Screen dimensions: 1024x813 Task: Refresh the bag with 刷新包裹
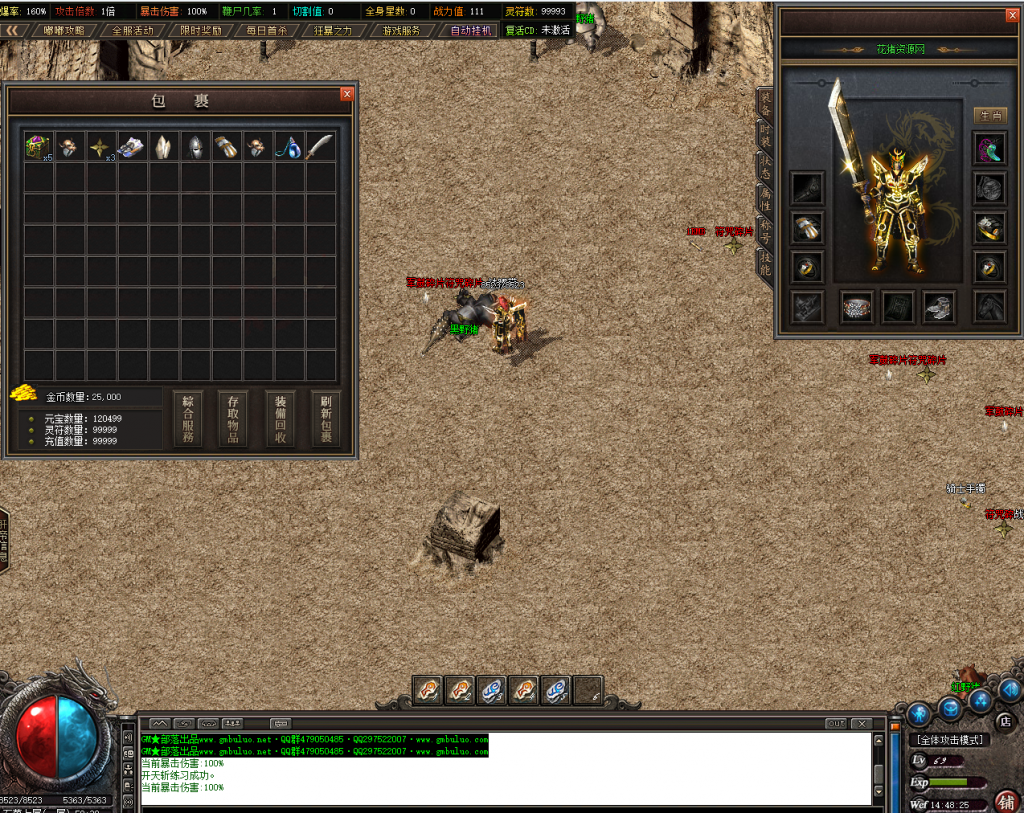tap(325, 418)
